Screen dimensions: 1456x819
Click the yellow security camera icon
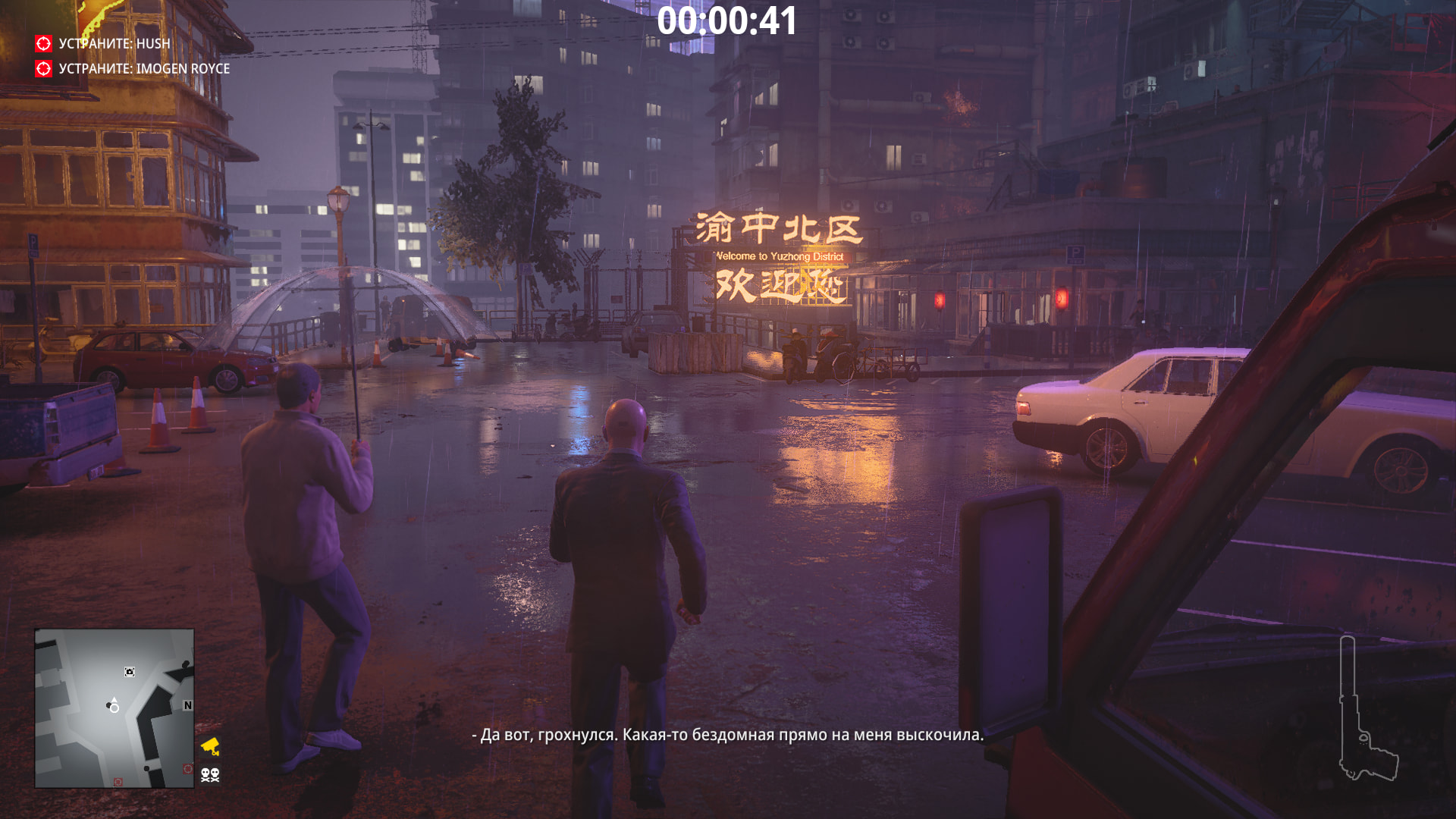tap(210, 746)
